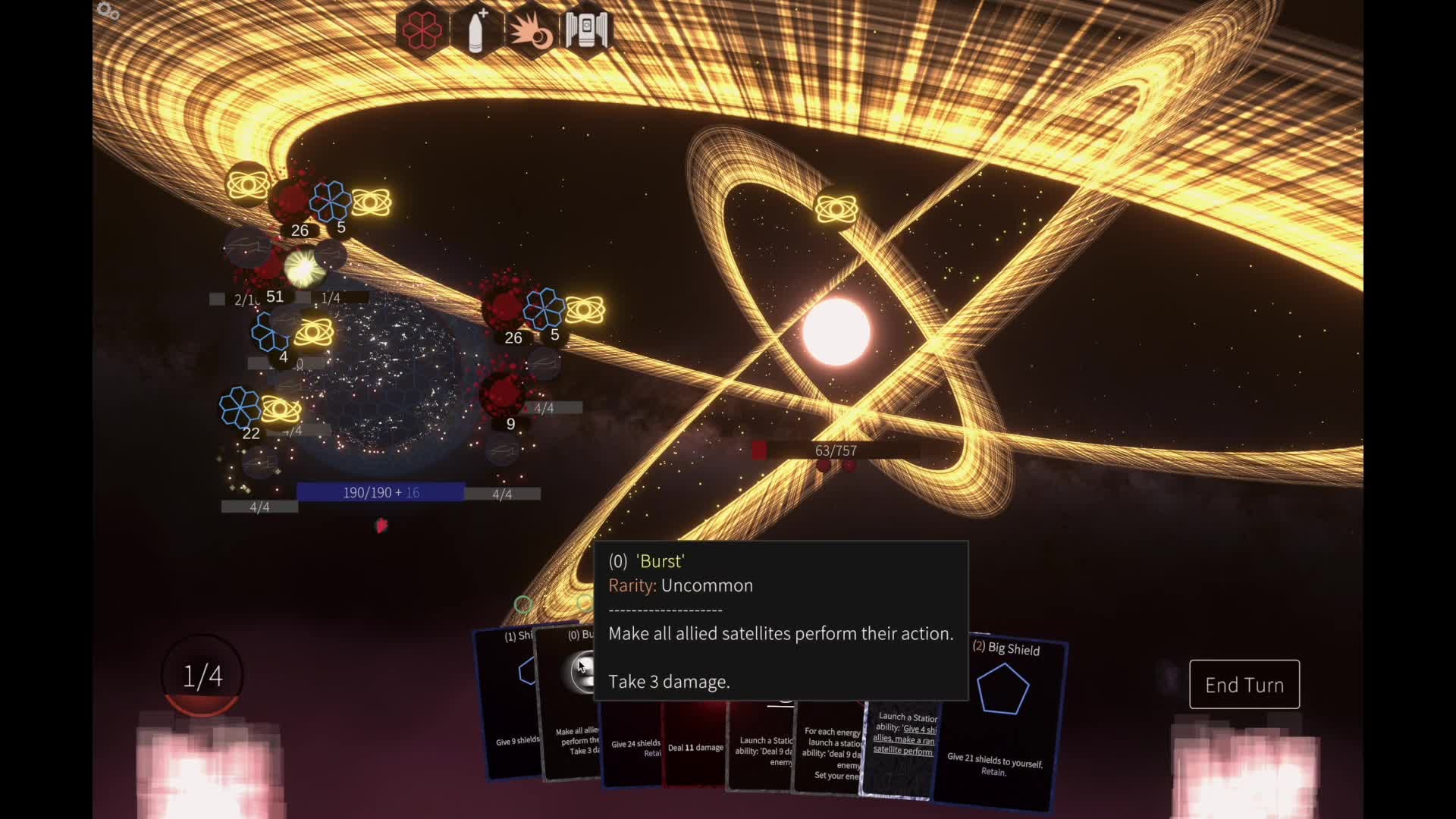Select the white armored machine relic icon
Screen dimensions: 1456x819
[x=586, y=30]
